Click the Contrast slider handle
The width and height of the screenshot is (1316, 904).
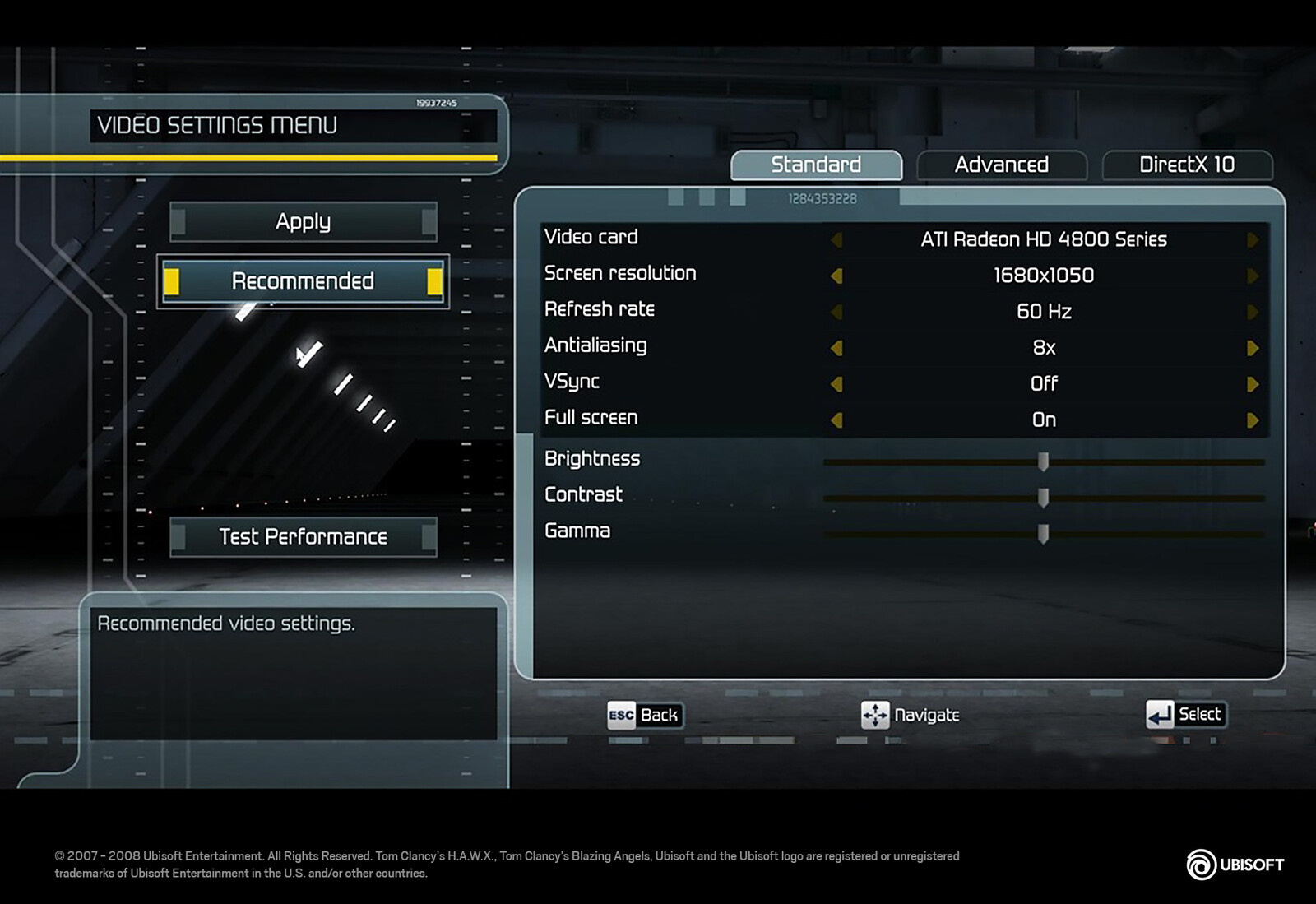point(1043,498)
